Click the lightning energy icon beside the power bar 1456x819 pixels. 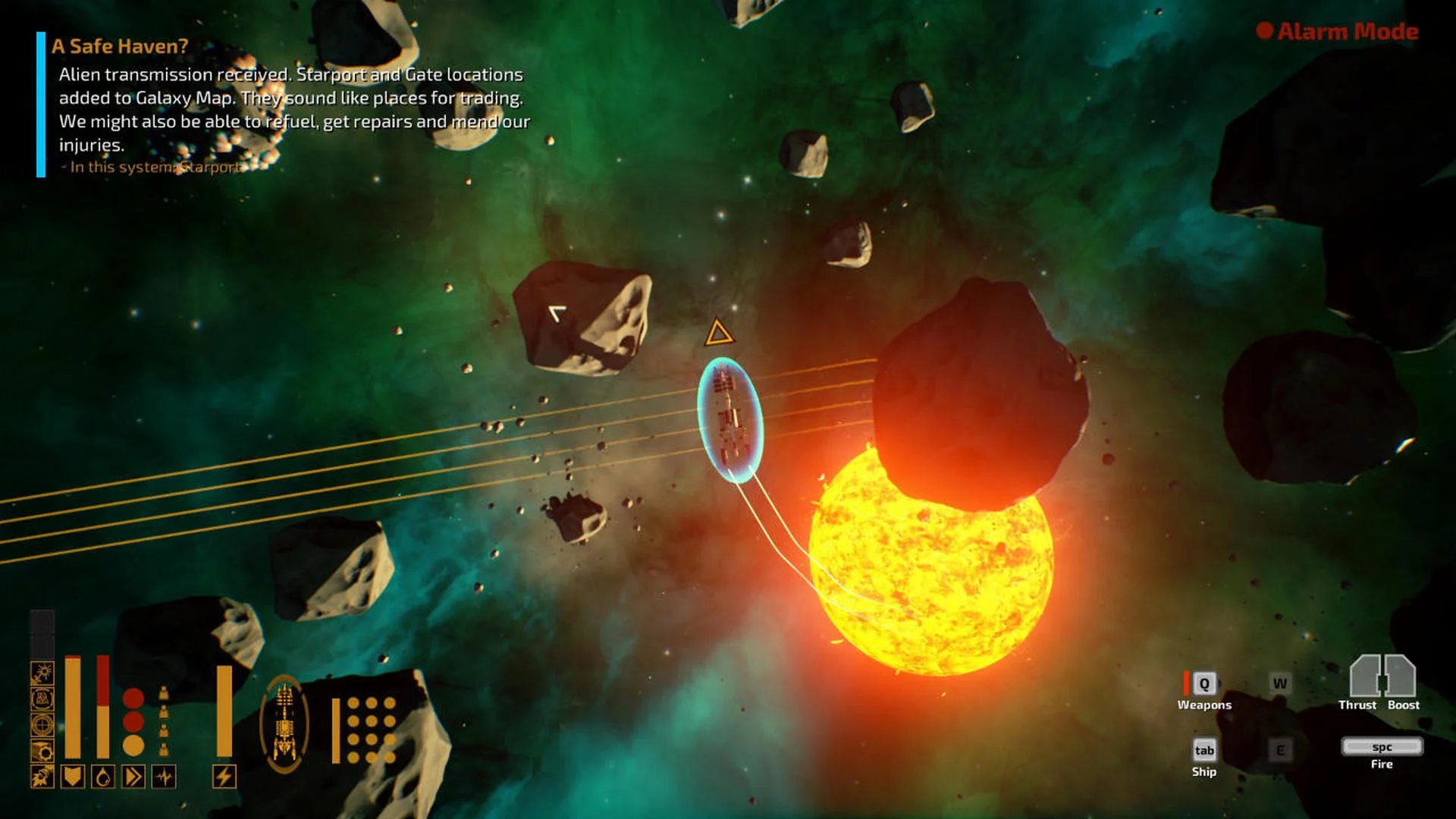pyautogui.click(x=224, y=777)
